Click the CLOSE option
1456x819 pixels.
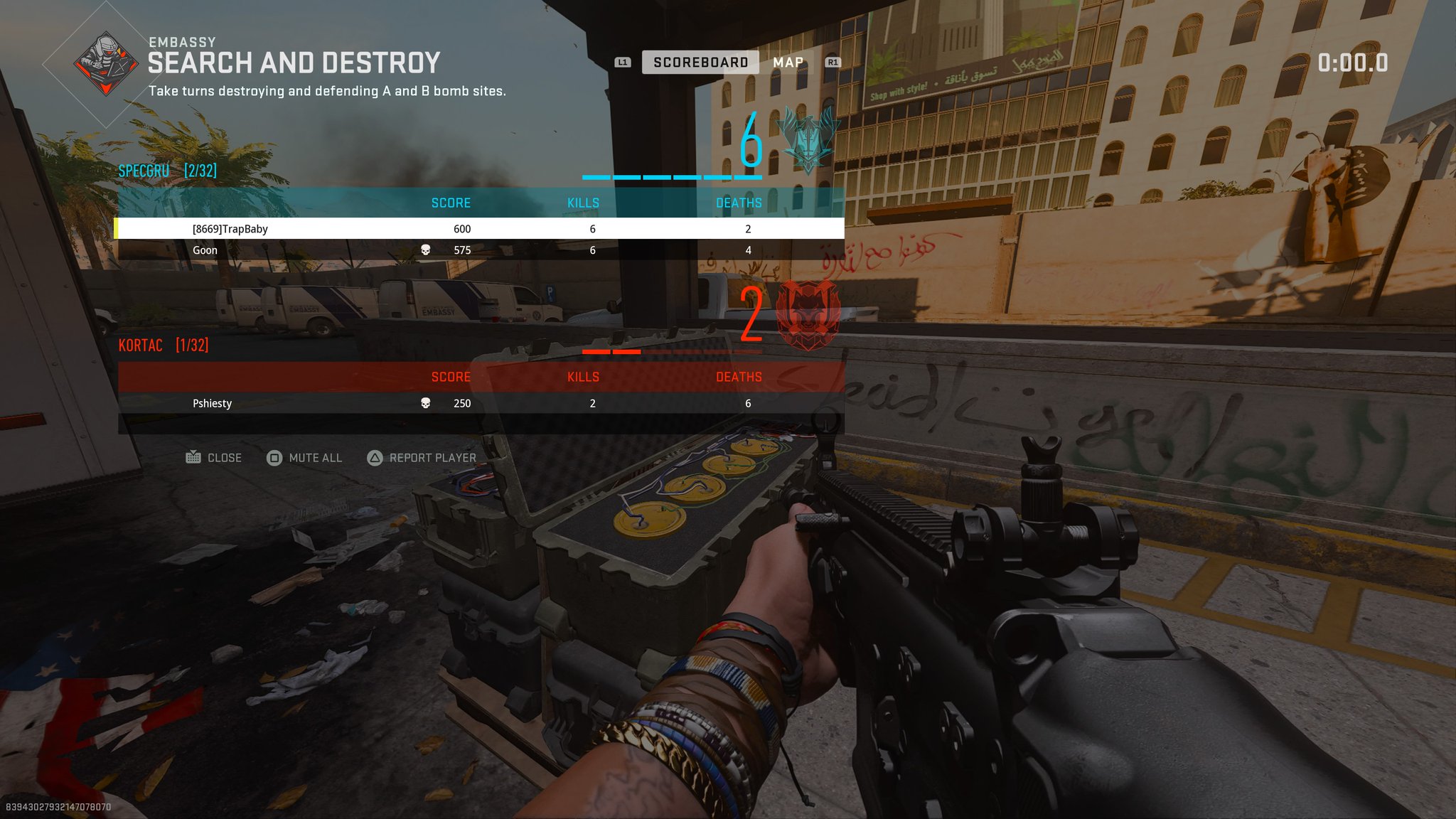coord(225,457)
